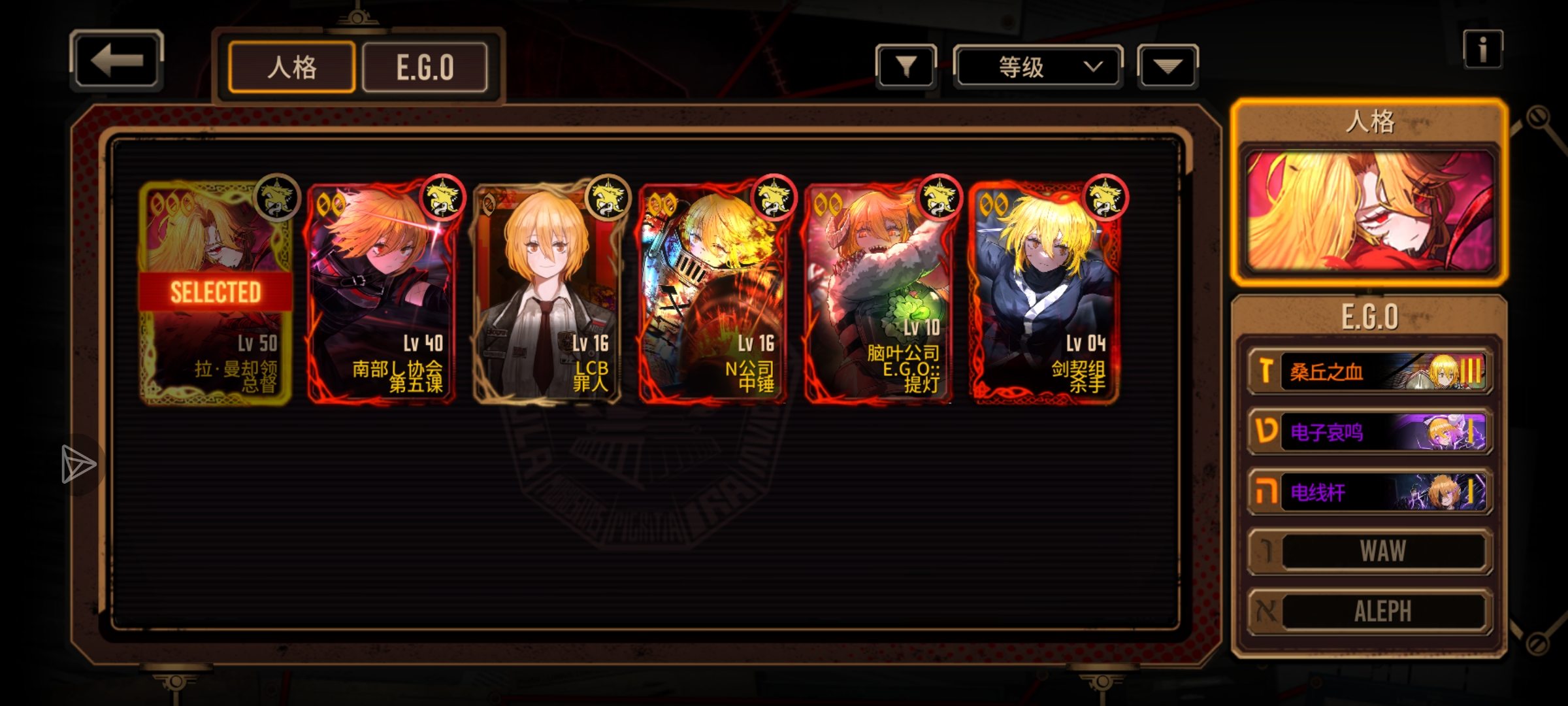Select the 电子哀鸣 E.G.O slot
The width and height of the screenshot is (1568, 706).
pyautogui.click(x=1370, y=432)
